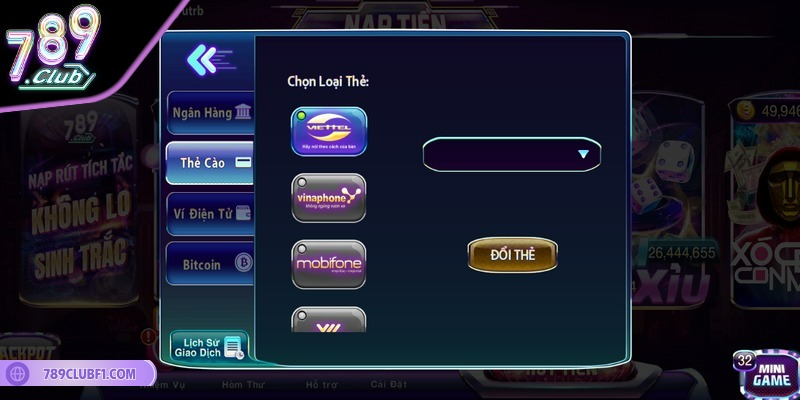Choose the Bitcoin deposit tab
This screenshot has width=800, height=400.
coord(209,264)
